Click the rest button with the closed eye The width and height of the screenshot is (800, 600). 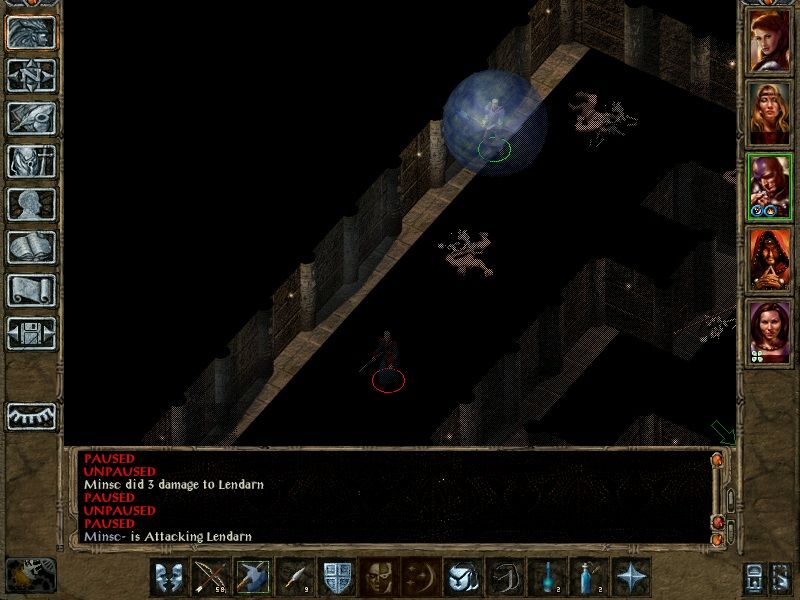pyautogui.click(x=31, y=415)
